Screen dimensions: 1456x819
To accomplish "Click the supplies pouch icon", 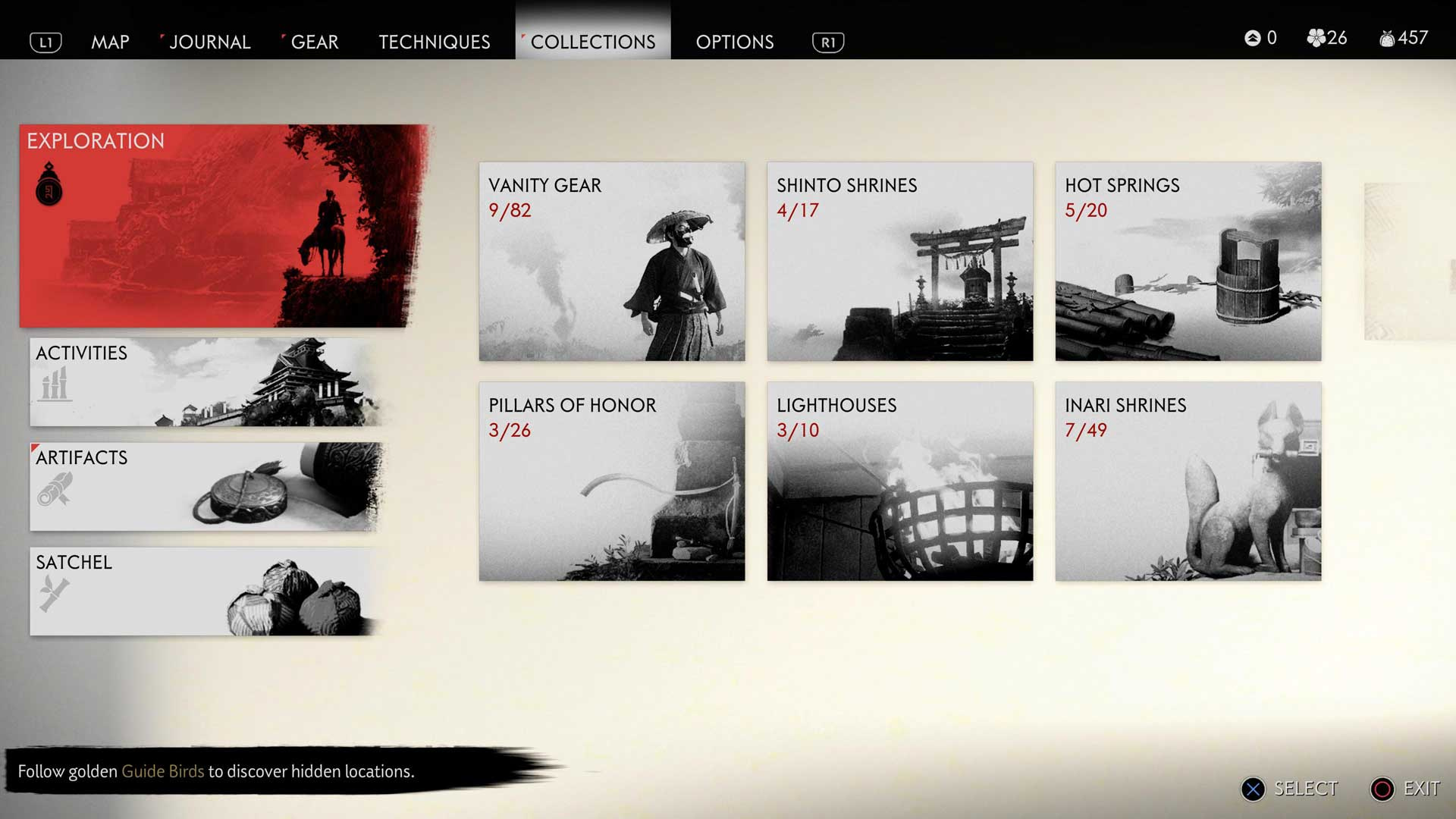I will point(1386,38).
